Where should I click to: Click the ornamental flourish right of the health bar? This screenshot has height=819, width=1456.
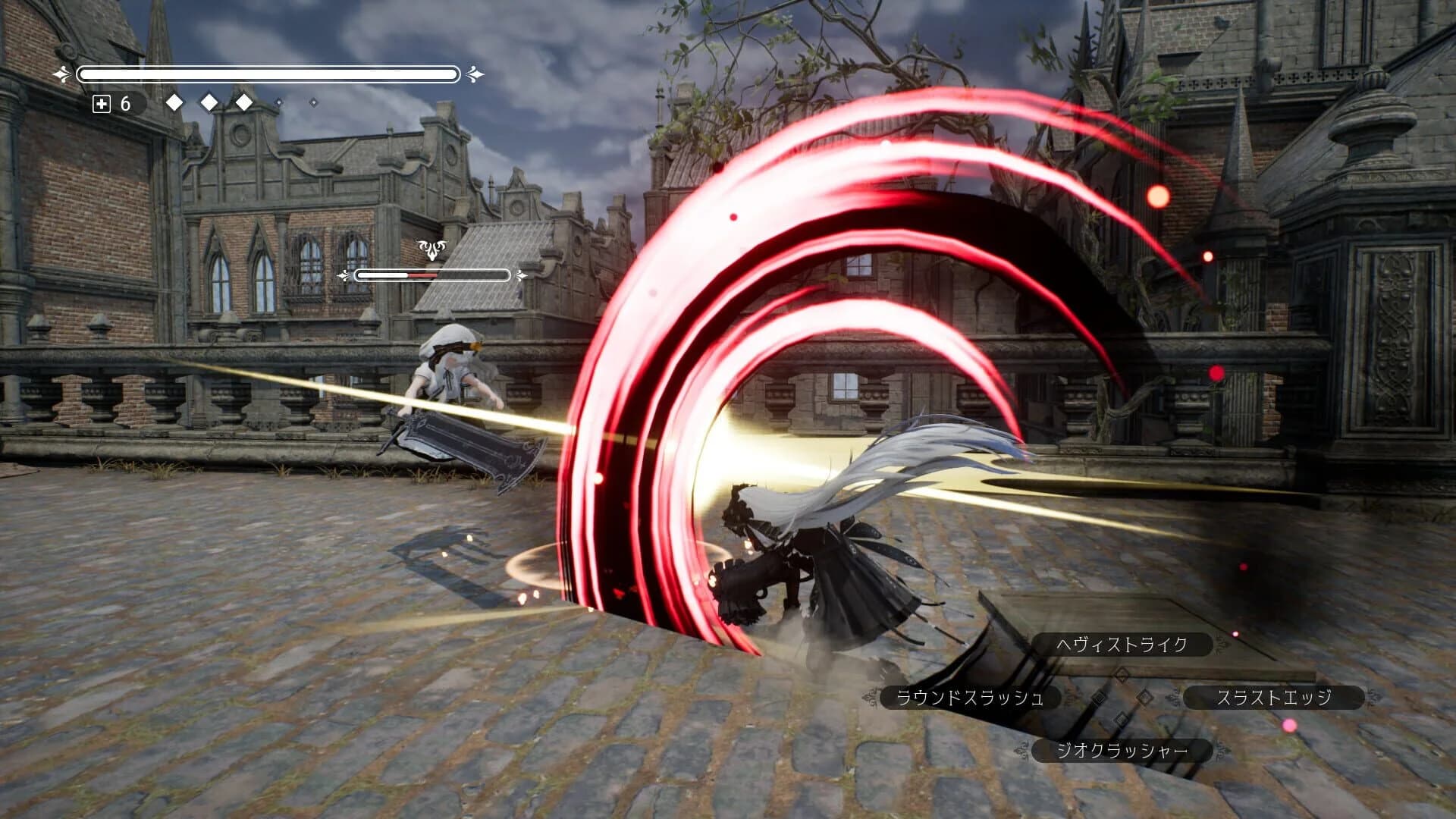(477, 74)
